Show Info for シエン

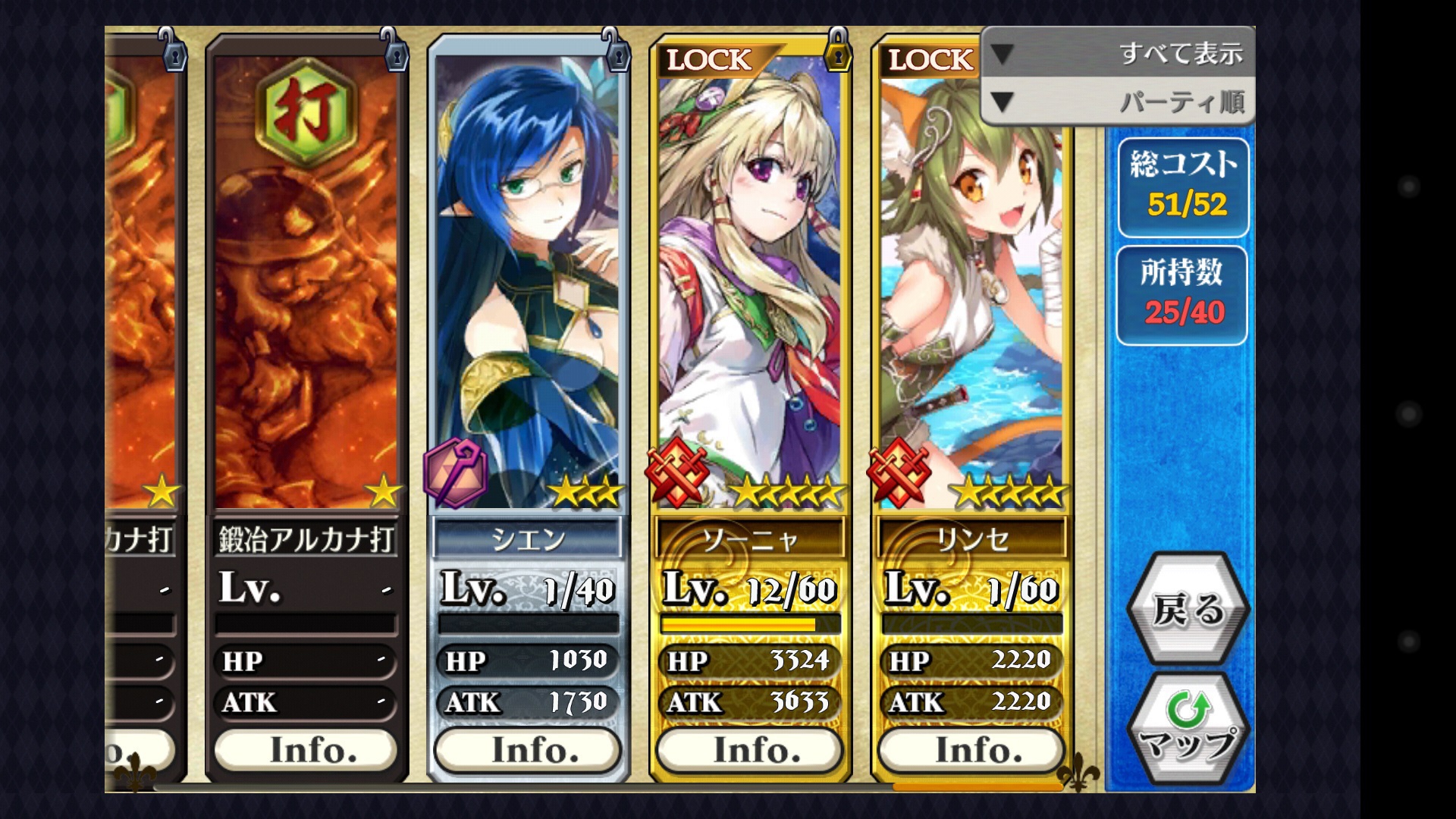pos(529,750)
